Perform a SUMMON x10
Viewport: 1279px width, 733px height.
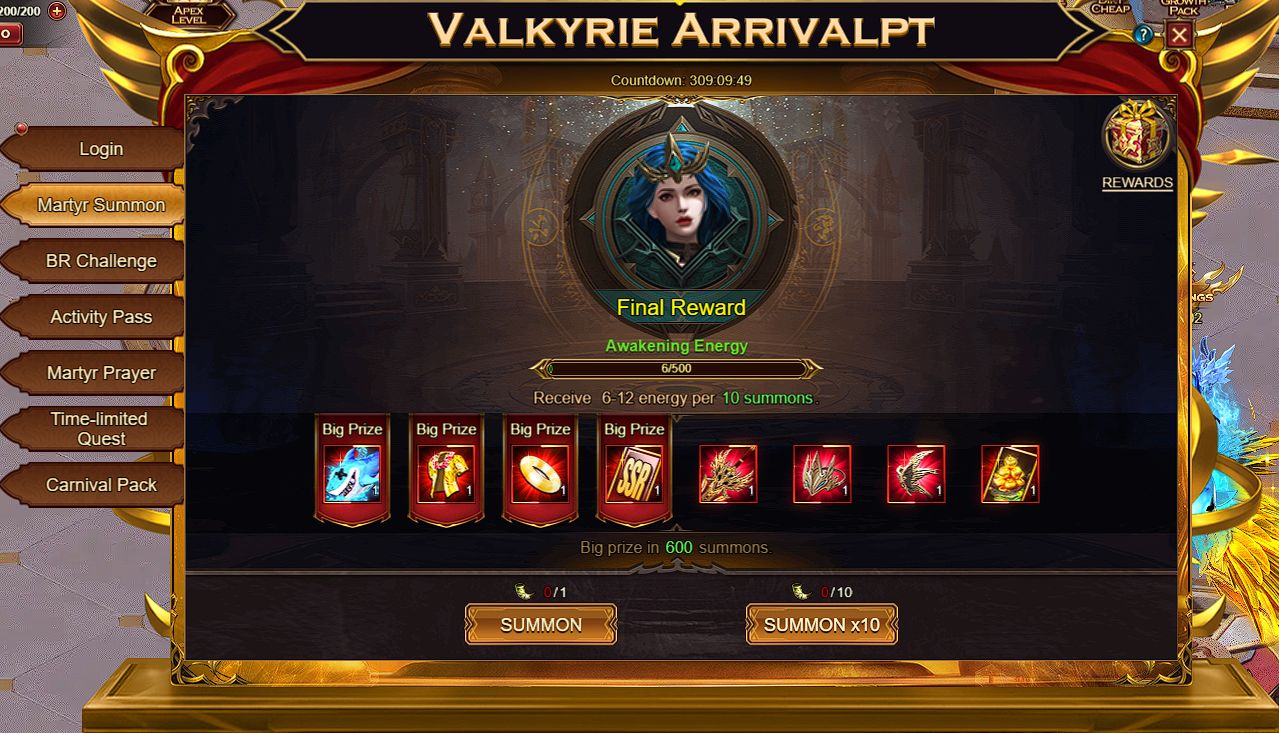[x=821, y=625]
